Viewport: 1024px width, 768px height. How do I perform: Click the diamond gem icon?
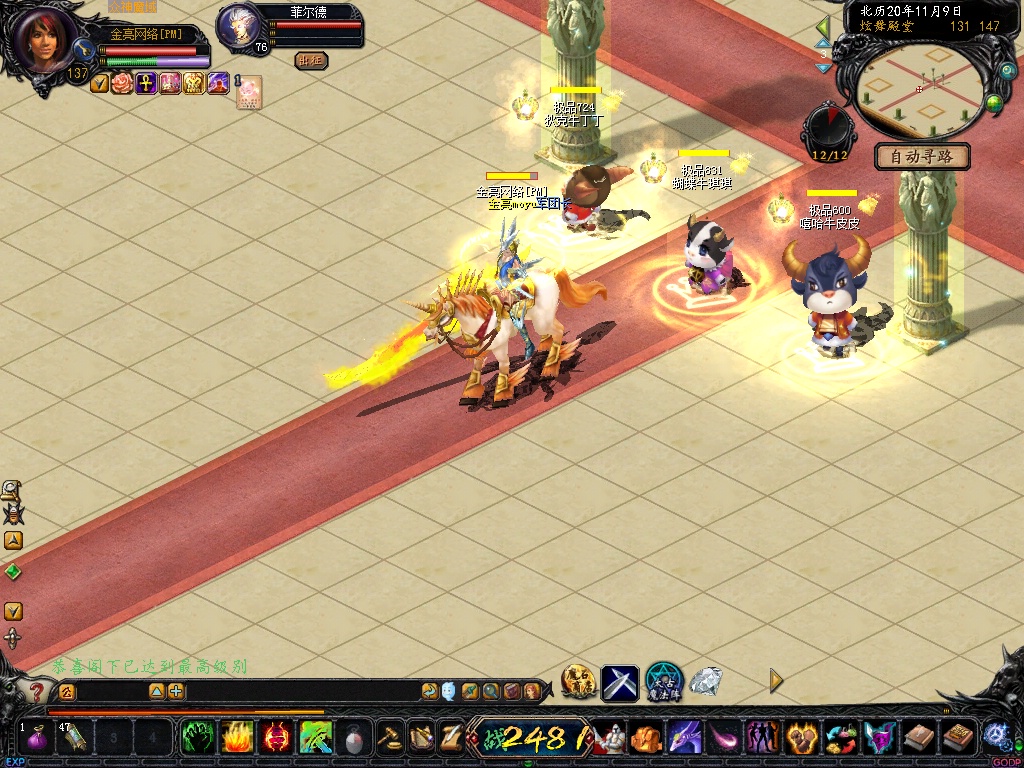point(706,682)
